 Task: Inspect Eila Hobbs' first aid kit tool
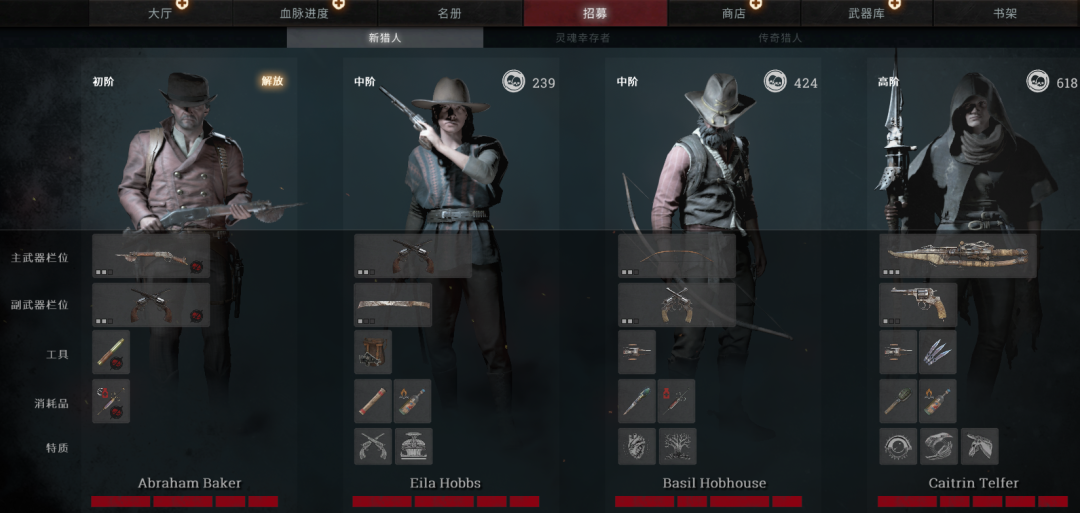(373, 352)
